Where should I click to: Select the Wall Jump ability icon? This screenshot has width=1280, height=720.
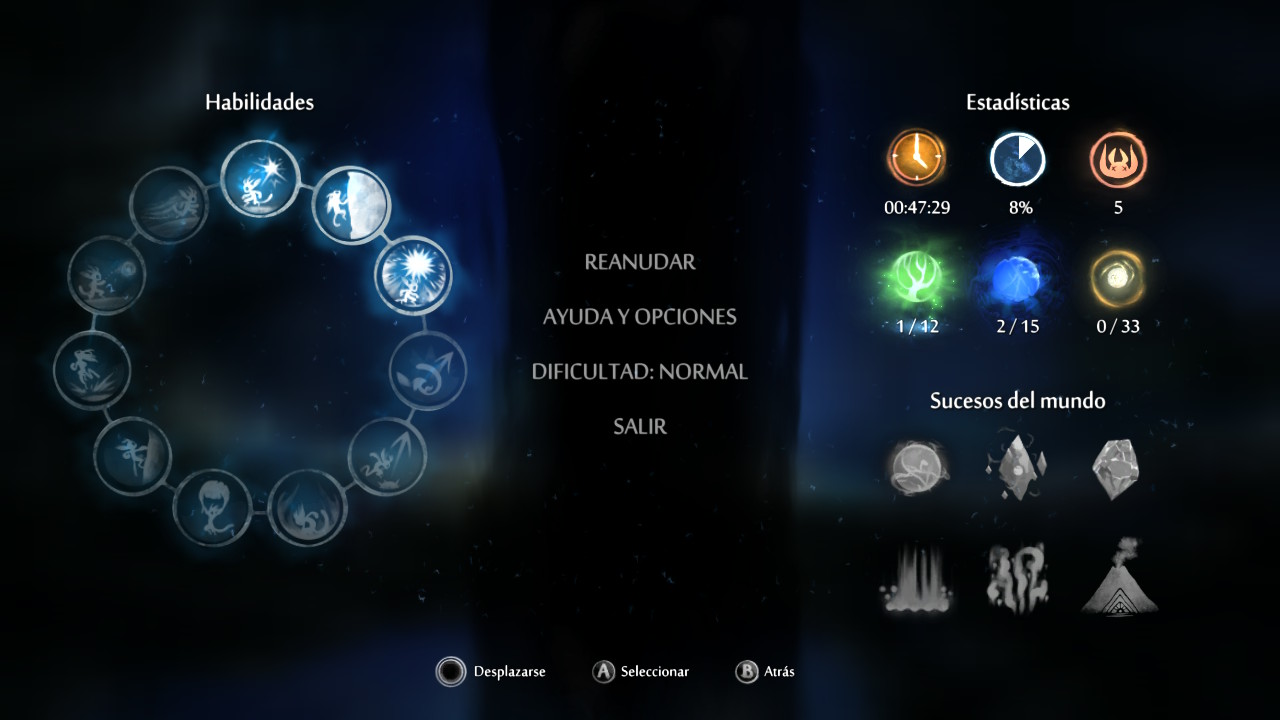(352, 204)
